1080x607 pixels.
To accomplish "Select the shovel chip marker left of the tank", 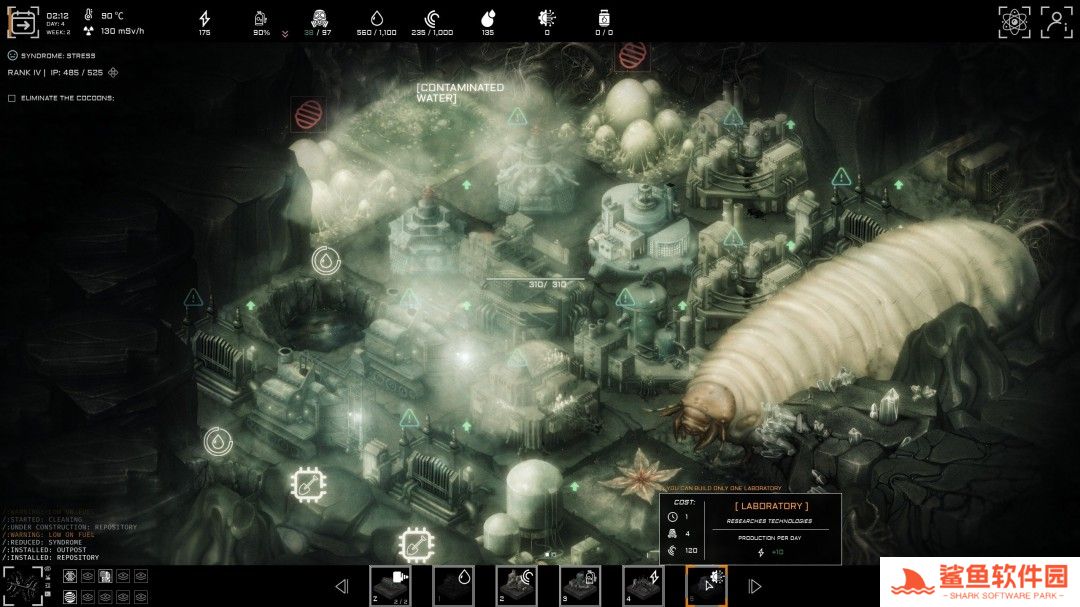I will click(x=416, y=545).
